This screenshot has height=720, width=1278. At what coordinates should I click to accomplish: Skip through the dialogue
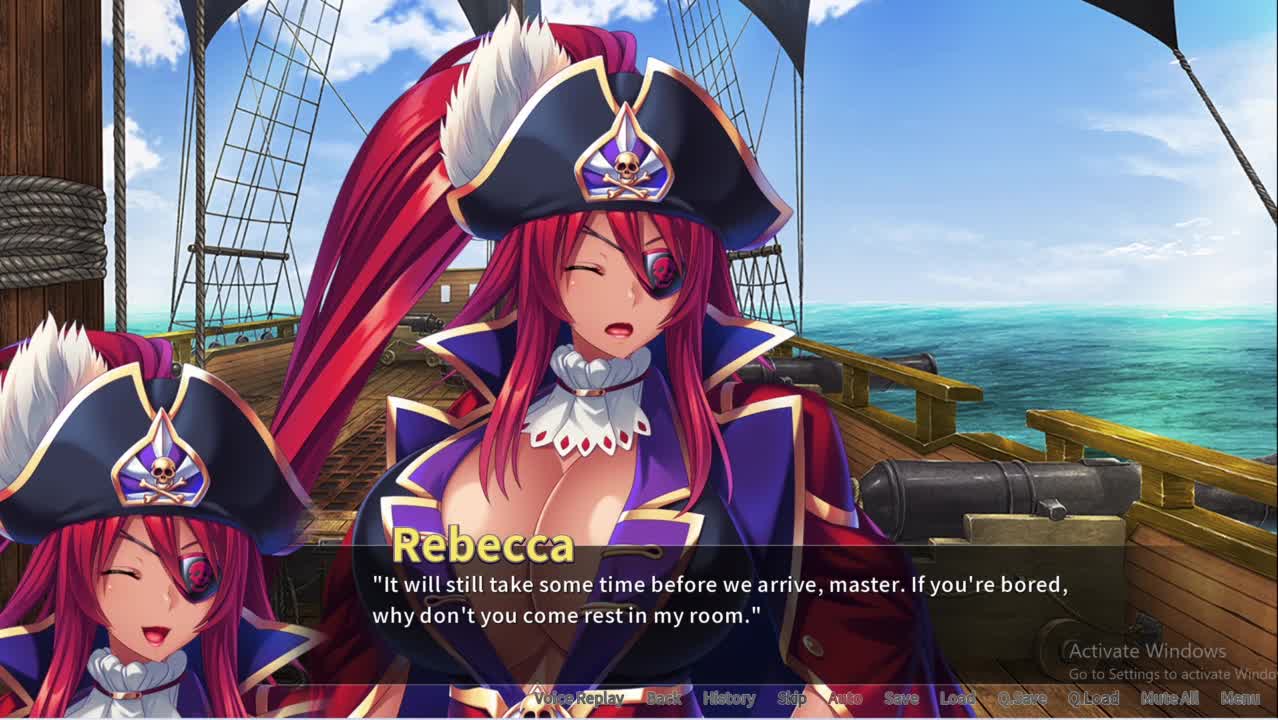pyautogui.click(x=792, y=698)
